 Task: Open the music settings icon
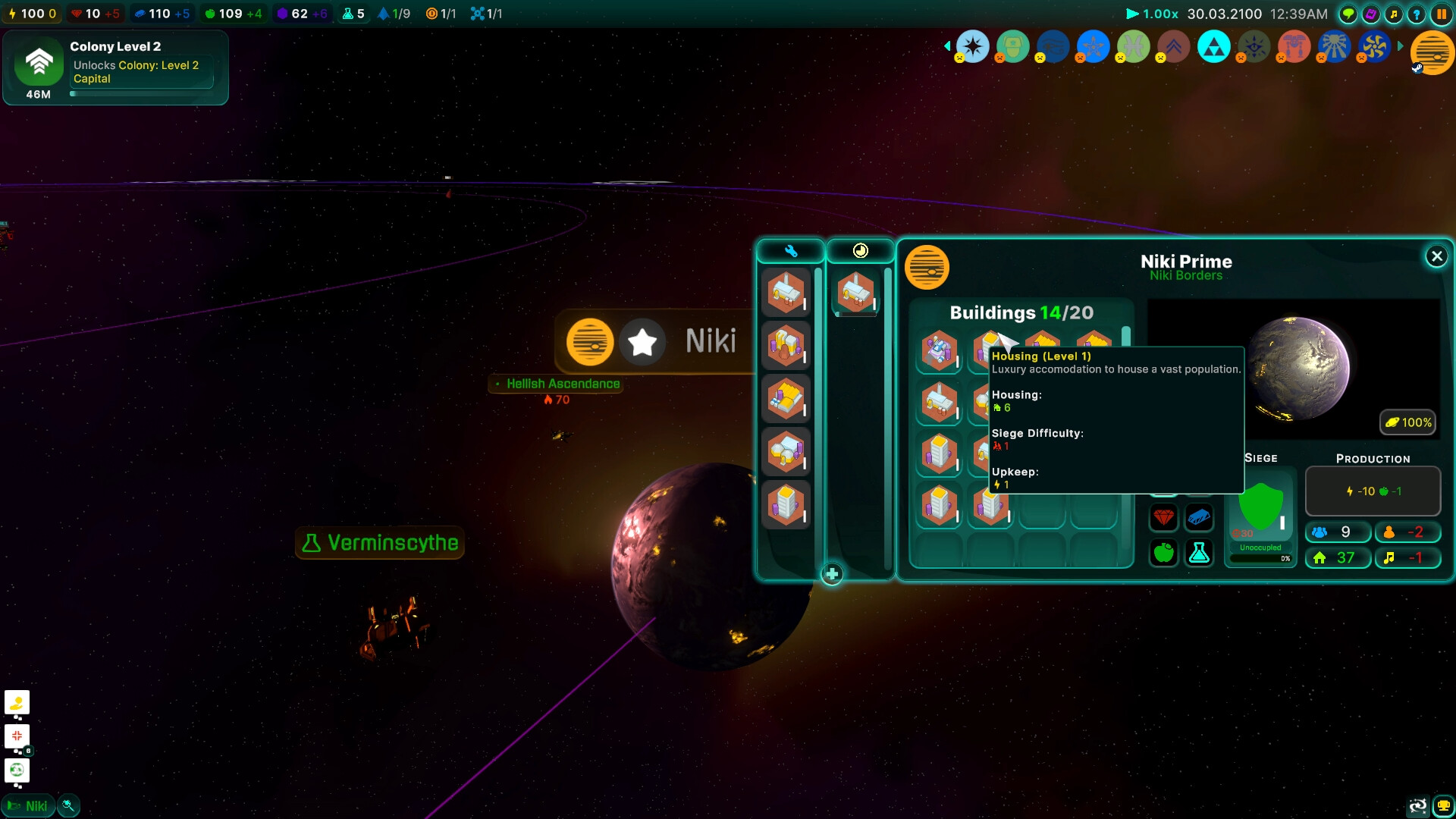pos(1395,13)
